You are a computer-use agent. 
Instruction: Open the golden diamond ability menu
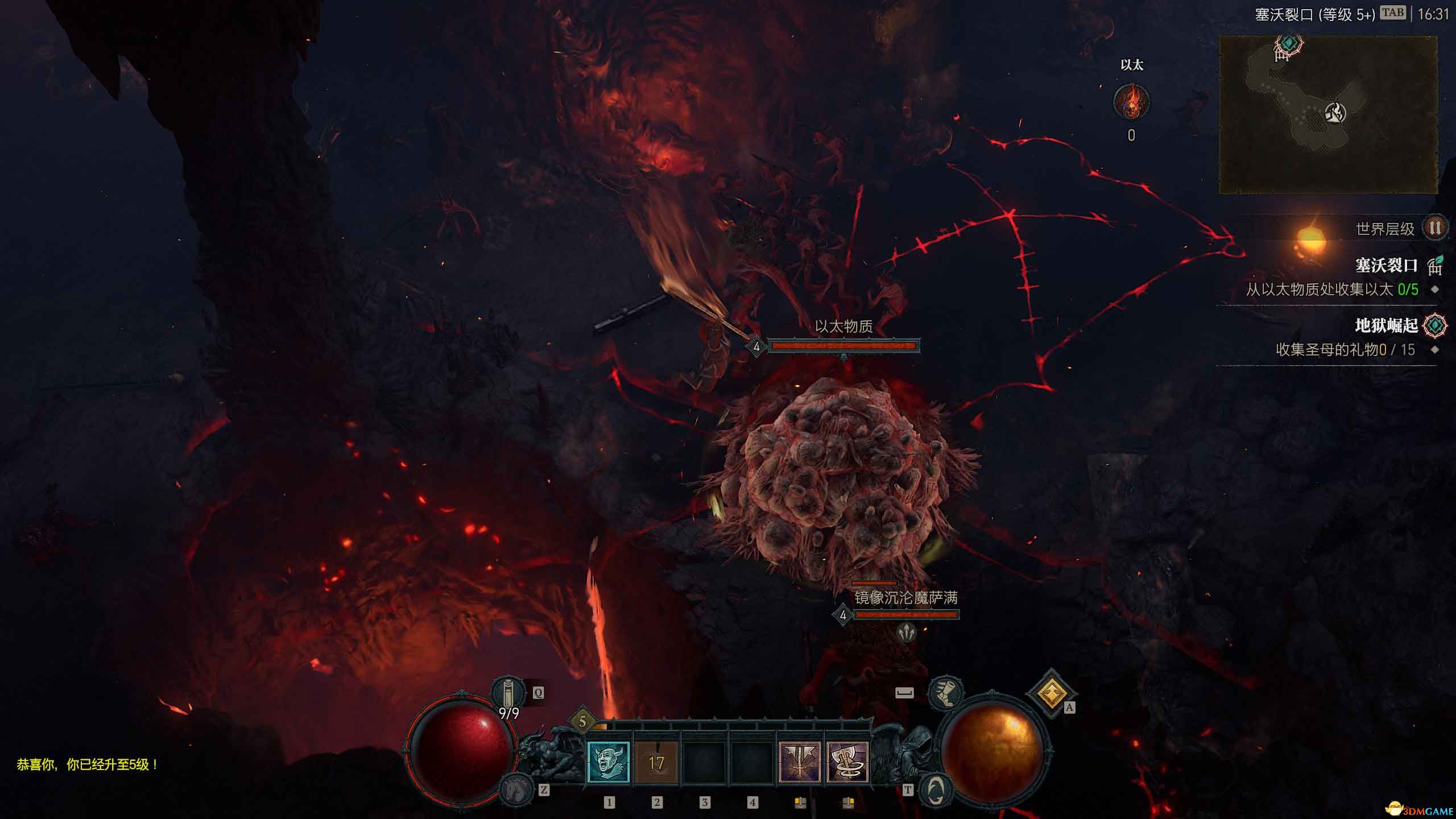(1051, 693)
